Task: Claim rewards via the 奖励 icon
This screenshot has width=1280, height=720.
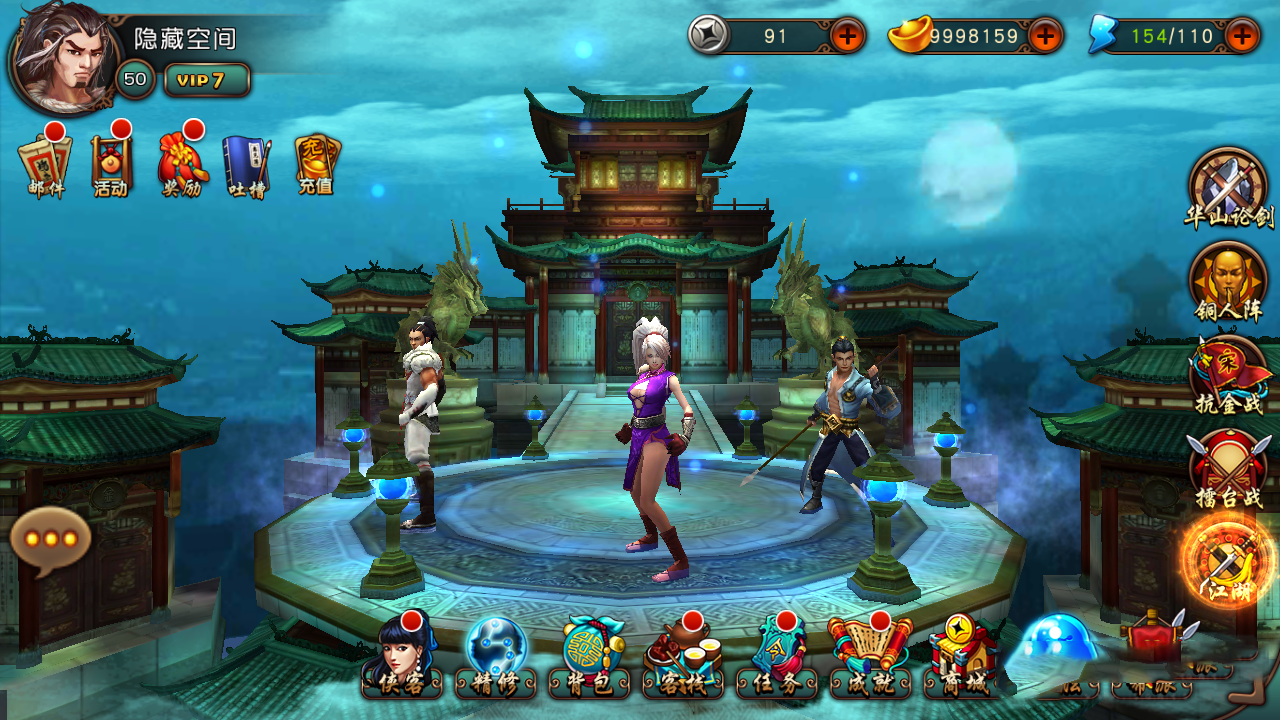Action: pos(181,162)
